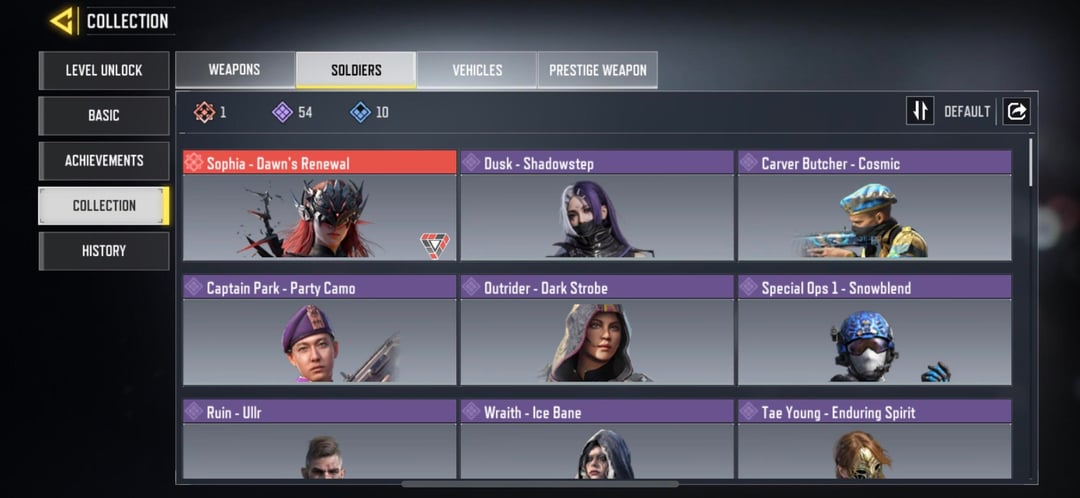Select the Soldiers tab
Viewport: 1080px width, 498px height.
pyautogui.click(x=356, y=70)
